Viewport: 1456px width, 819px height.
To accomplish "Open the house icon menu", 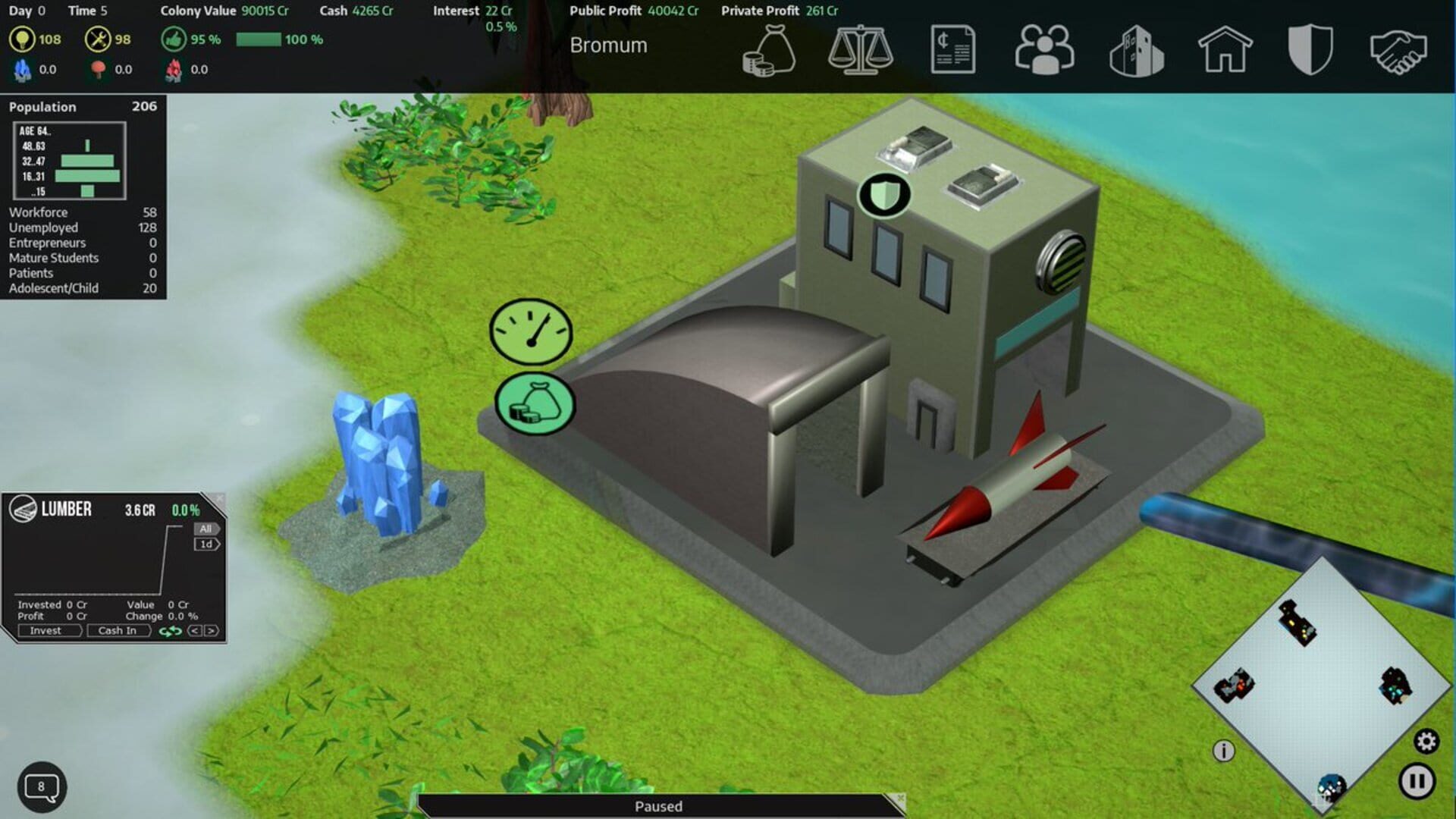I will click(x=1225, y=50).
